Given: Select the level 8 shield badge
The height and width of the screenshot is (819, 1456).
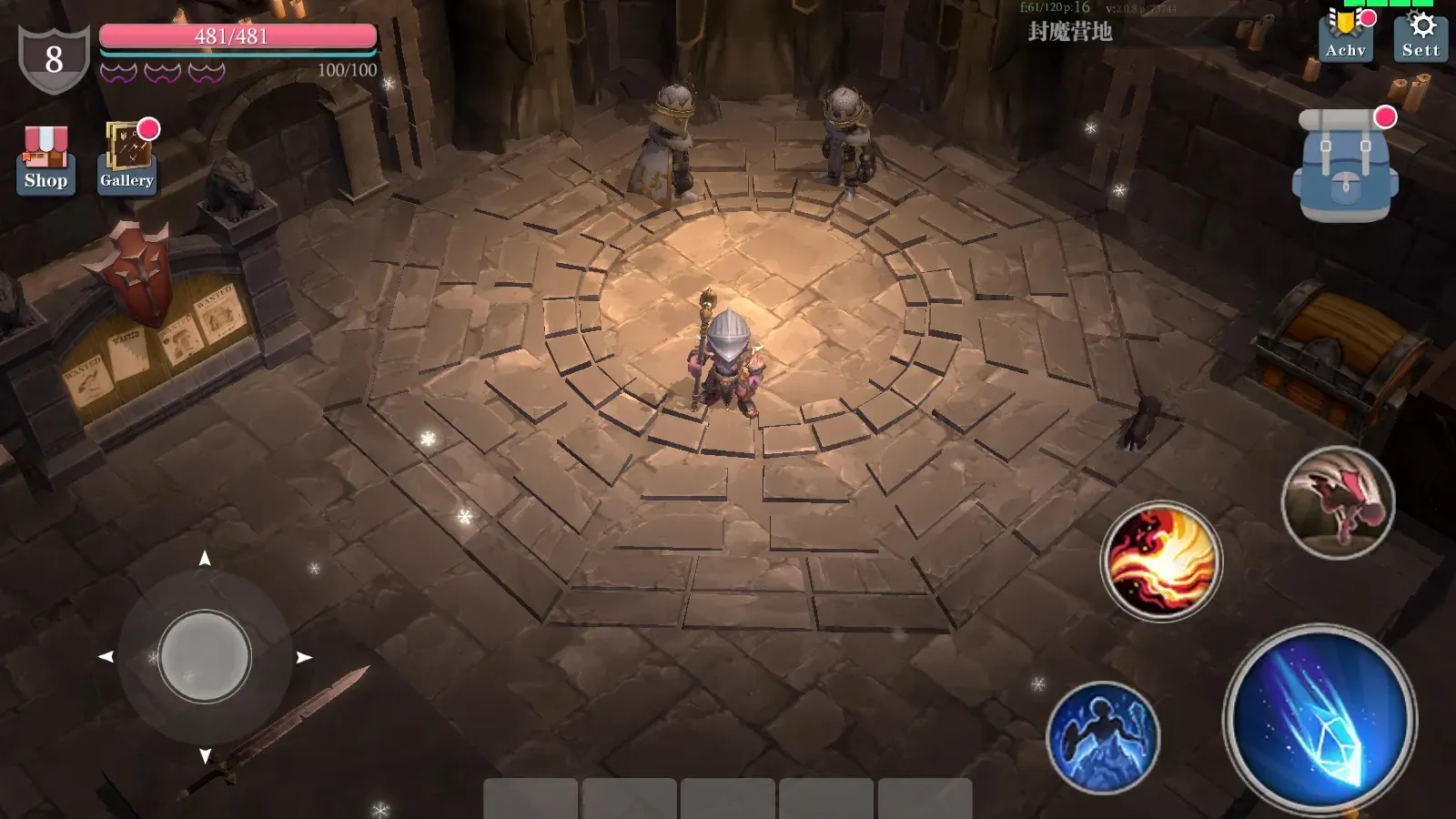Looking at the screenshot, I should point(54,60).
